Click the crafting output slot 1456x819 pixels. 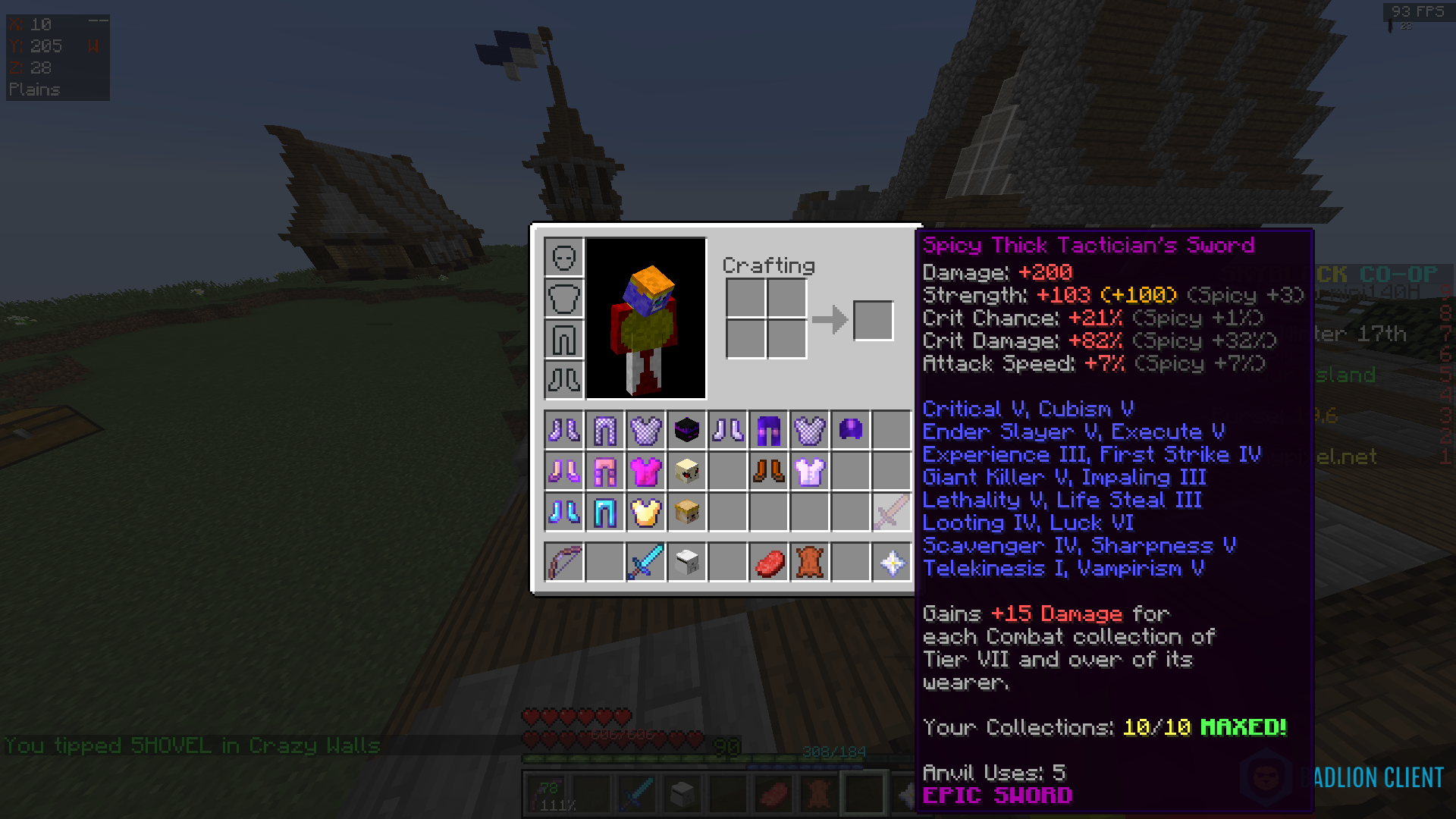pos(873,320)
